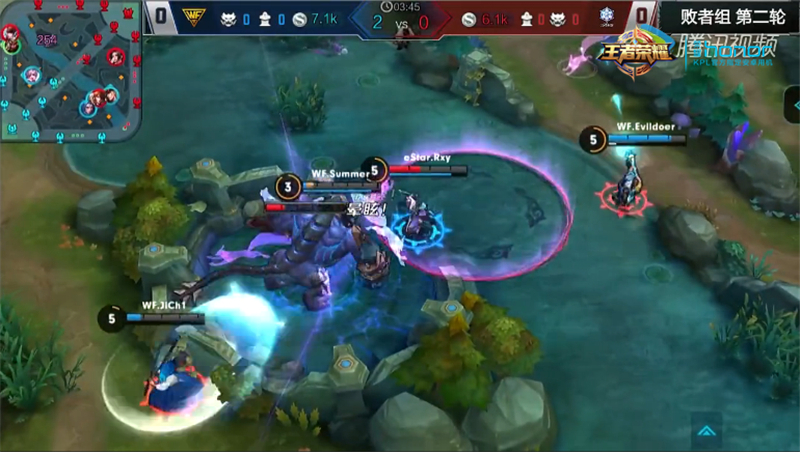Expand the side panel arrow tab
The width and height of the screenshot is (800, 452).
(x=792, y=105)
